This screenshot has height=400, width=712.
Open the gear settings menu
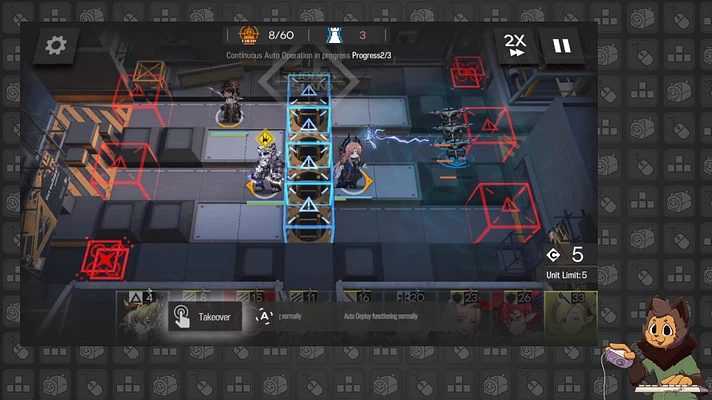pos(56,45)
